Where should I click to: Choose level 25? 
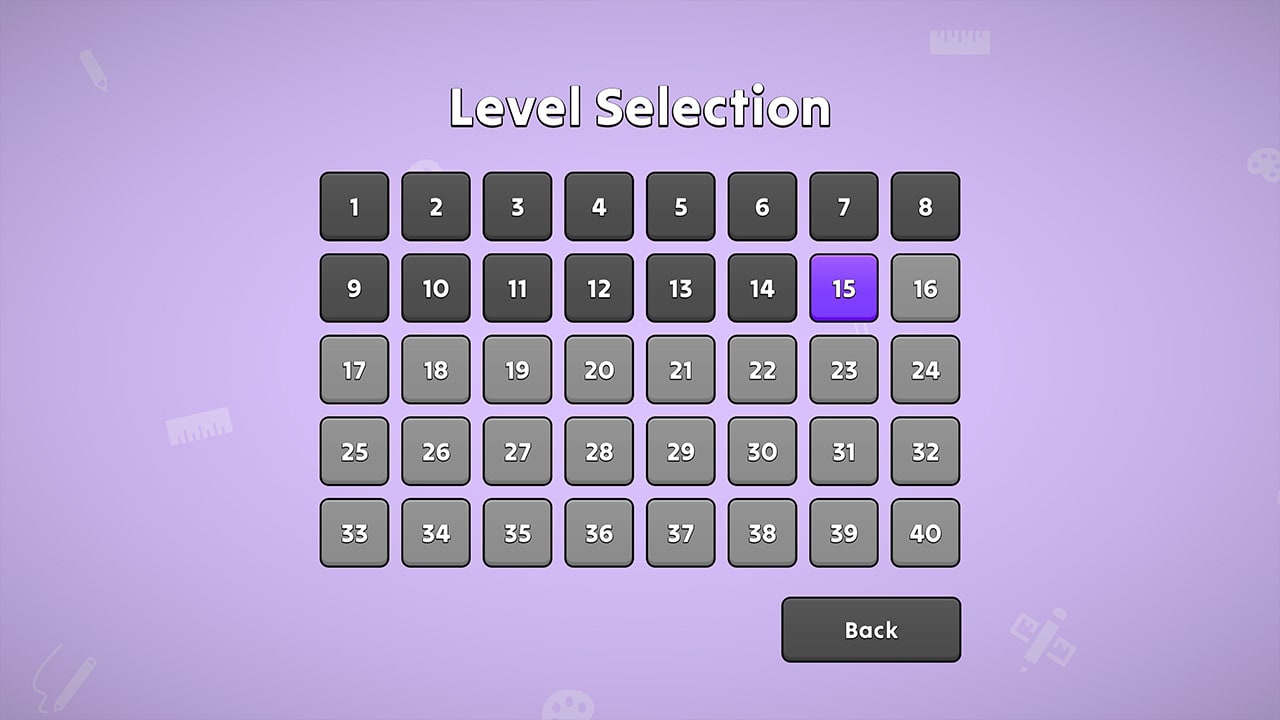[353, 452]
